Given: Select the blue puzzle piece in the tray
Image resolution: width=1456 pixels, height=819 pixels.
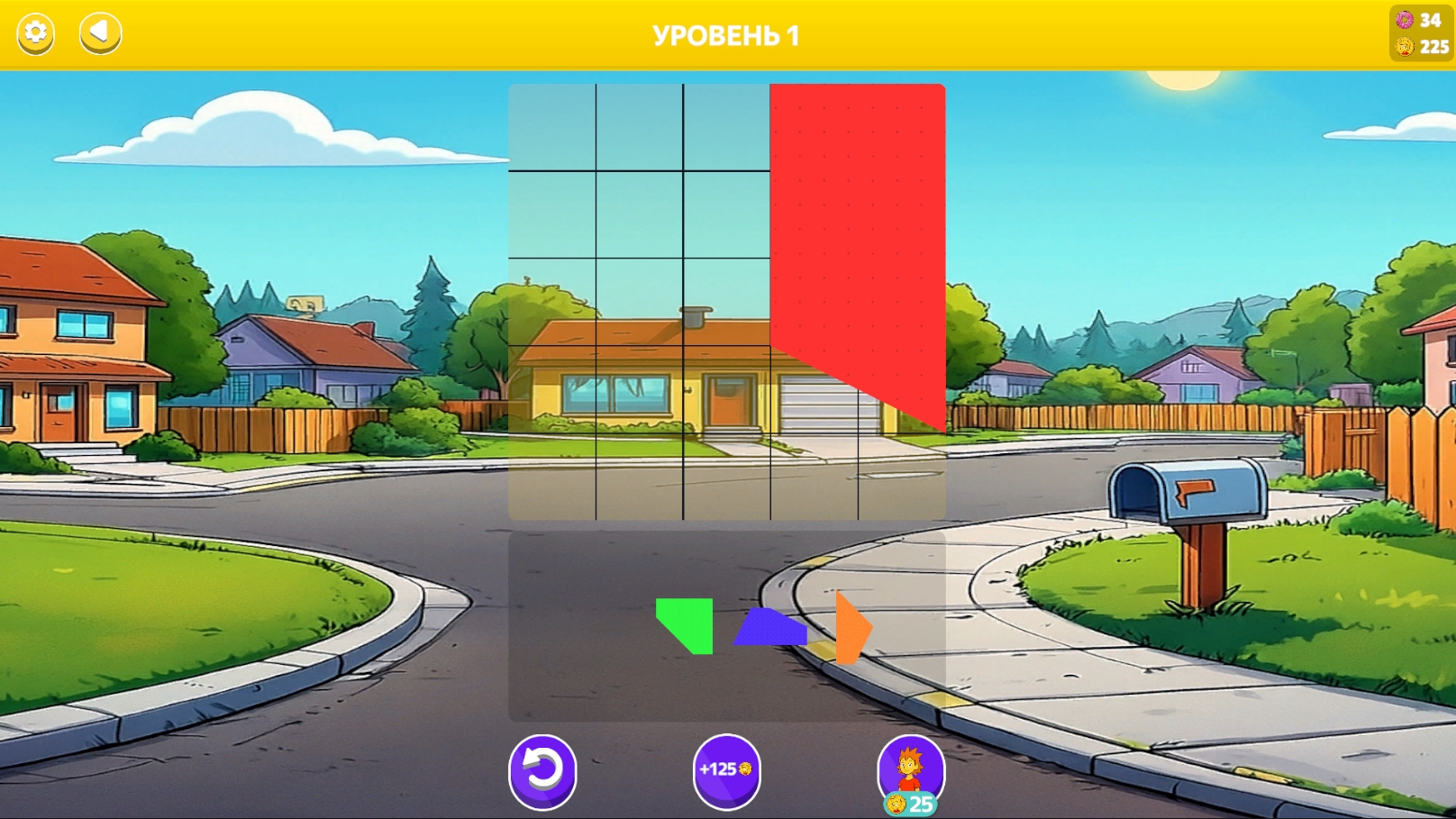Looking at the screenshot, I should click(771, 628).
